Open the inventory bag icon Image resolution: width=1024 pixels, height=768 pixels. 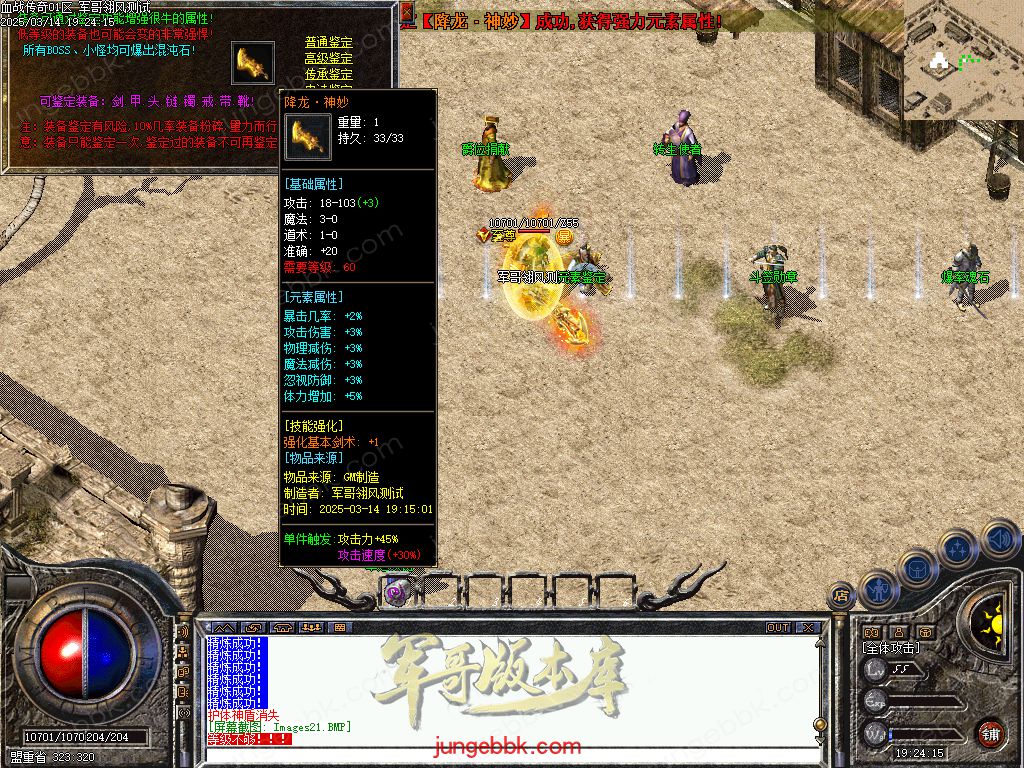(x=917, y=568)
